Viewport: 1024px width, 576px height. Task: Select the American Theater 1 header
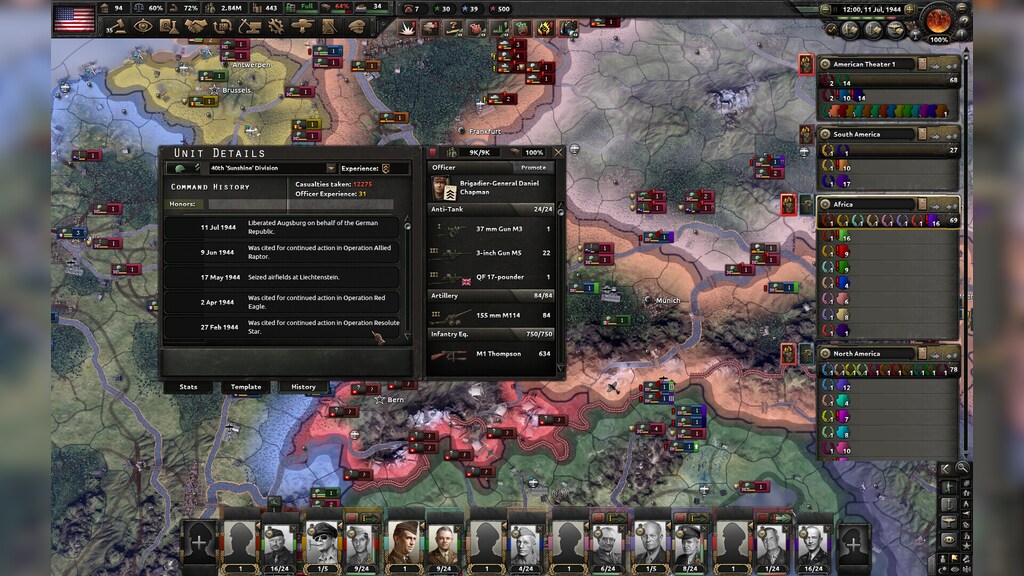(868, 64)
